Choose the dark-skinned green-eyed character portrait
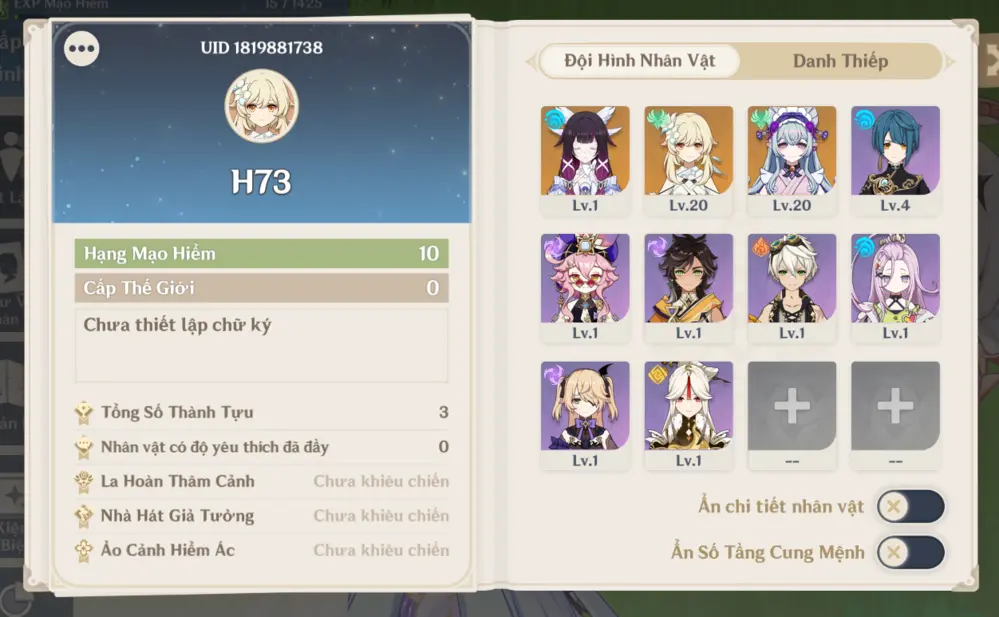999x617 pixels. click(688, 279)
